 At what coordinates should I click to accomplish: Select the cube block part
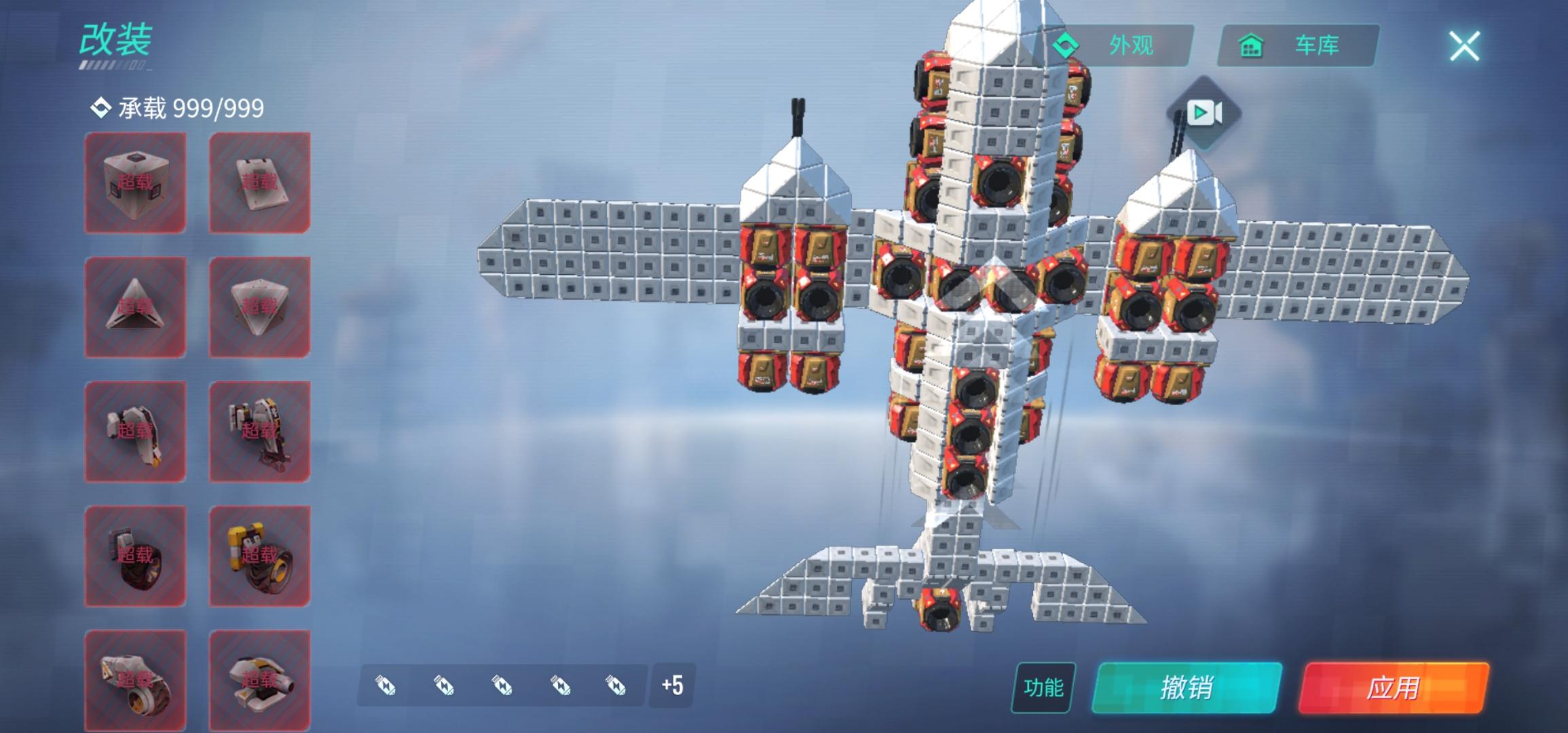pyautogui.click(x=136, y=181)
